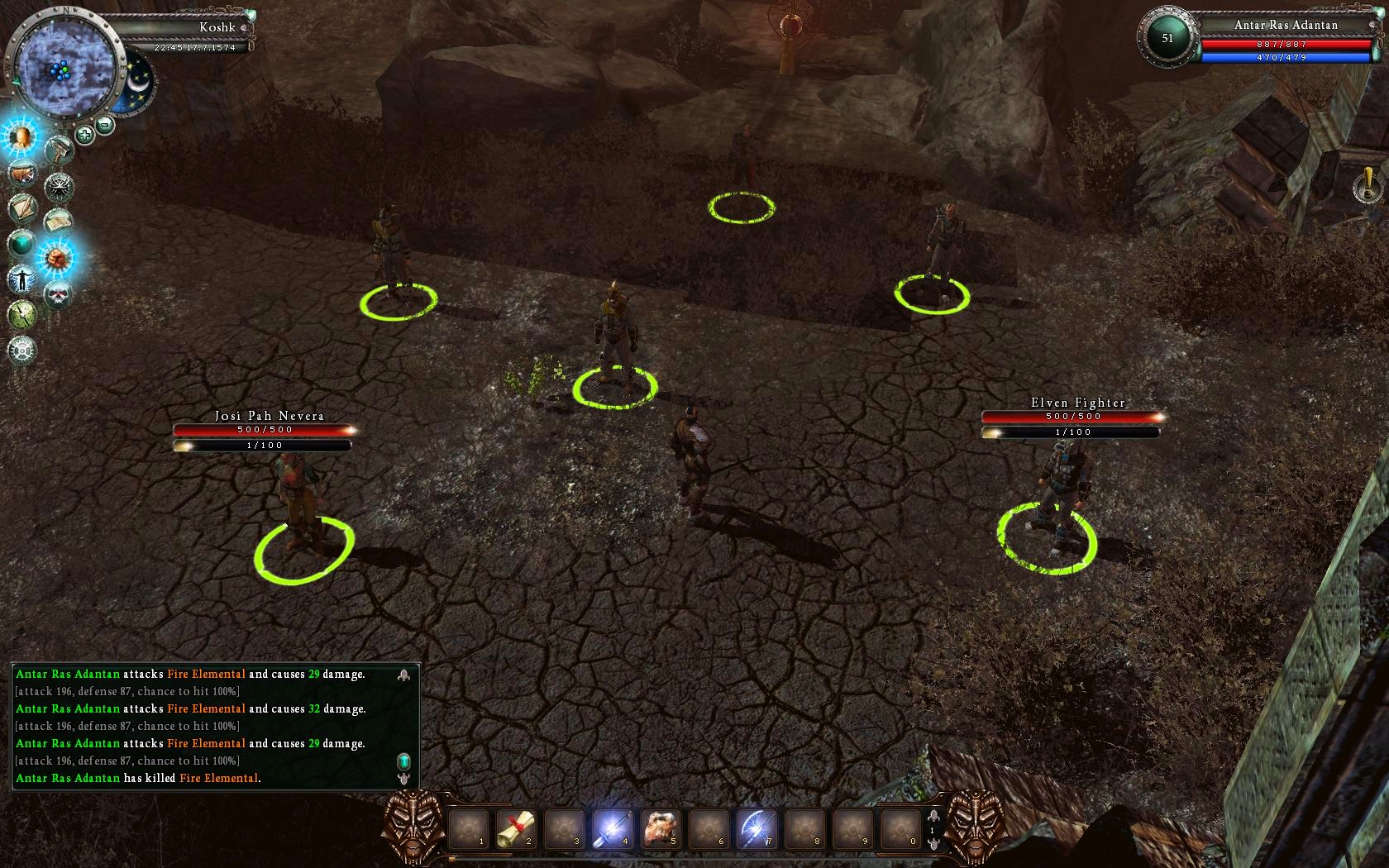Click the glowing helmet icon
The height and width of the screenshot is (868, 1389).
pyautogui.click(x=20, y=136)
